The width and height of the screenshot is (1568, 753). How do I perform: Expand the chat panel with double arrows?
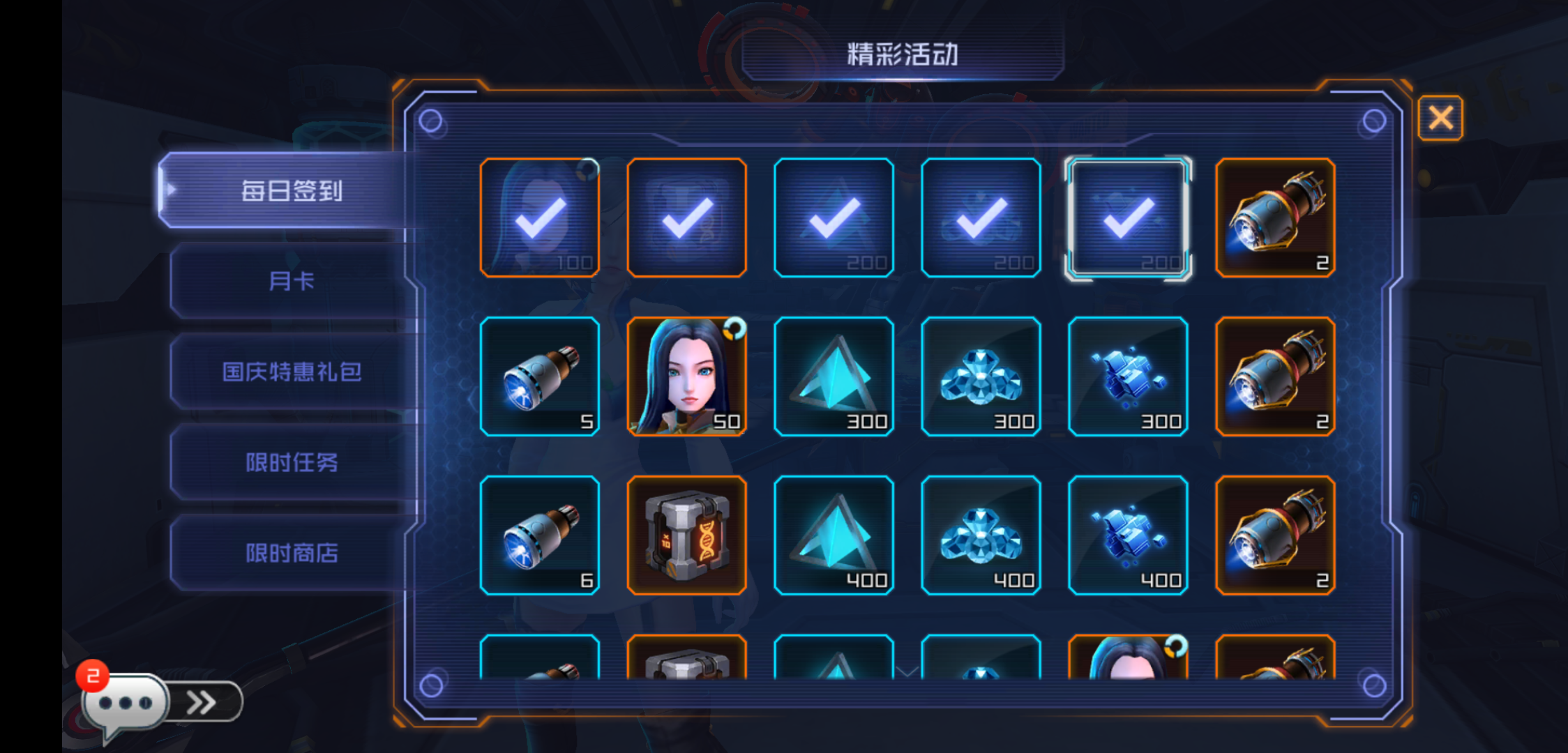click(x=202, y=702)
